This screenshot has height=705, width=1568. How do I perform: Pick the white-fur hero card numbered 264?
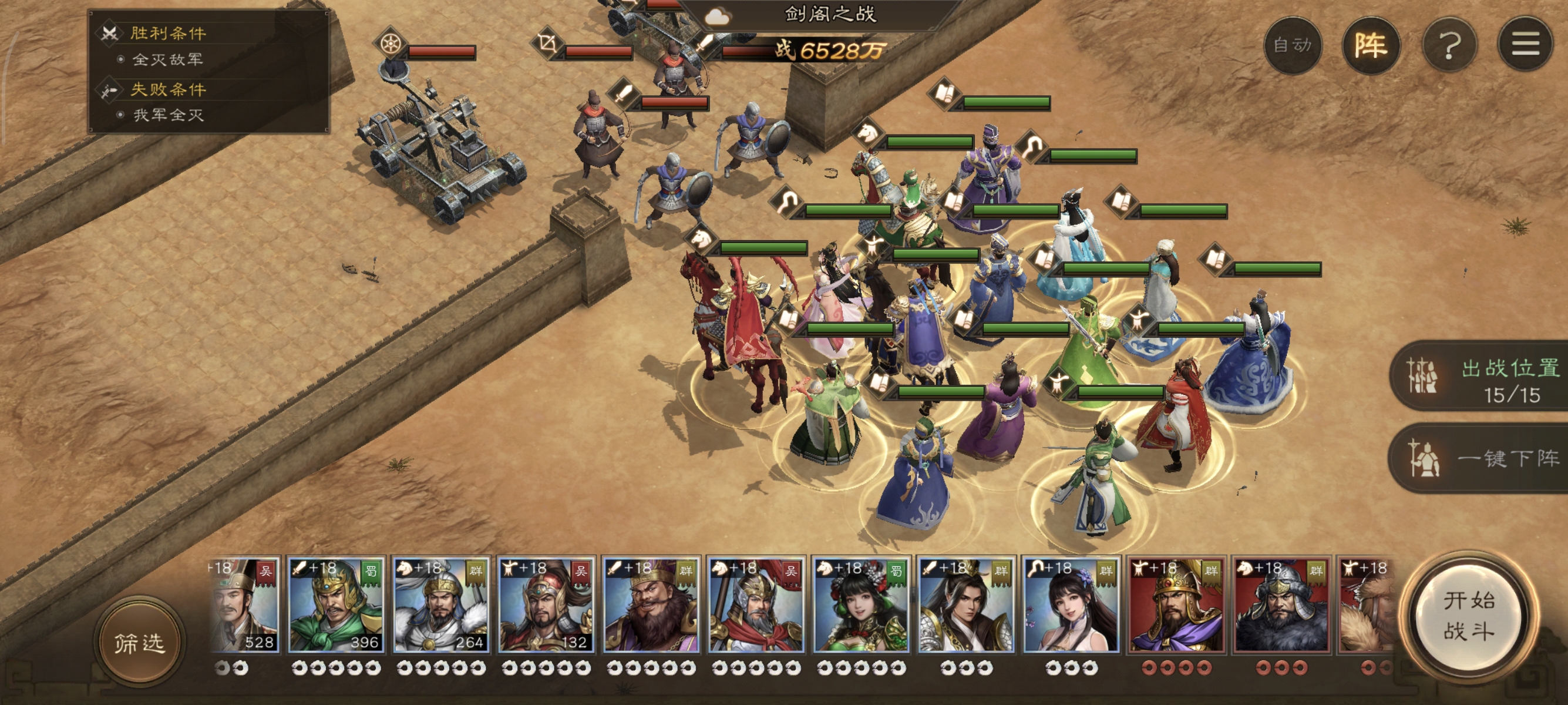(440, 605)
